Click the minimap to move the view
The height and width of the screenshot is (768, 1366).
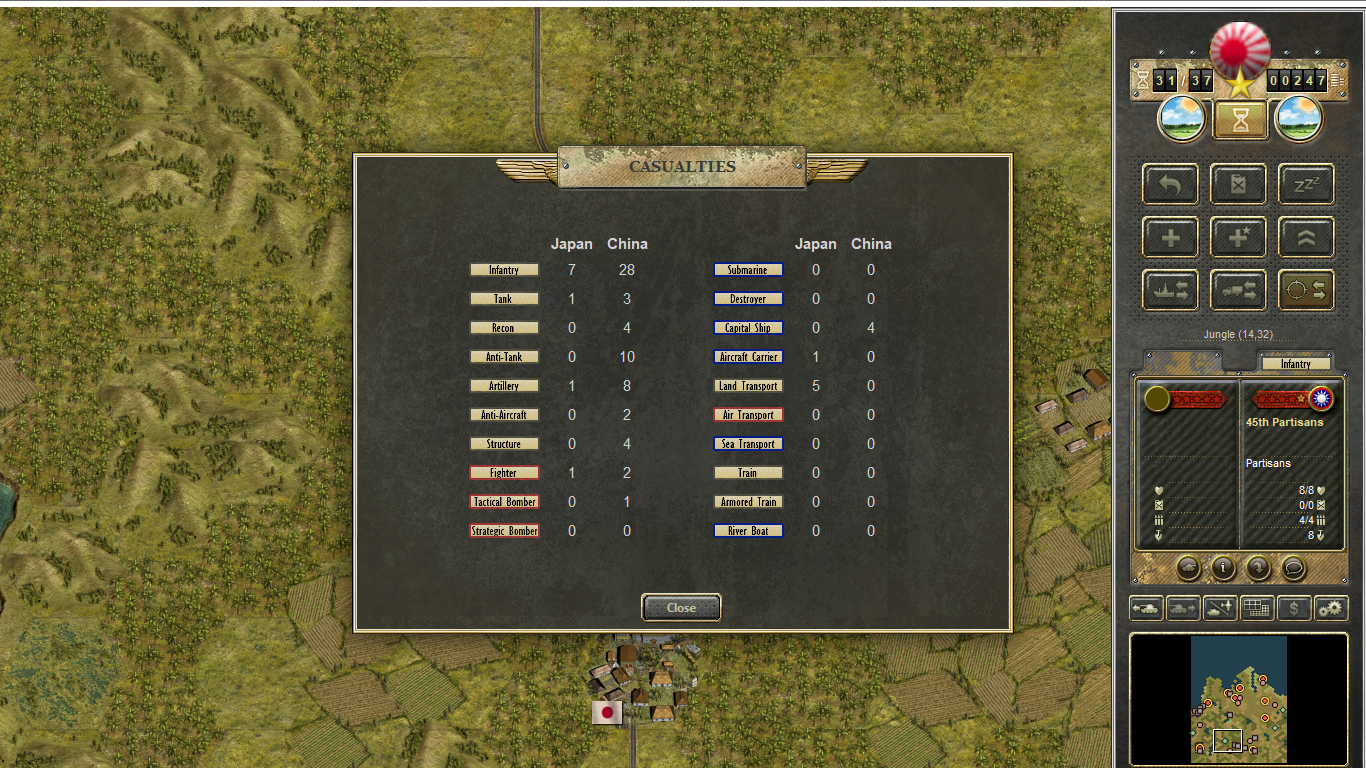pyautogui.click(x=1239, y=698)
